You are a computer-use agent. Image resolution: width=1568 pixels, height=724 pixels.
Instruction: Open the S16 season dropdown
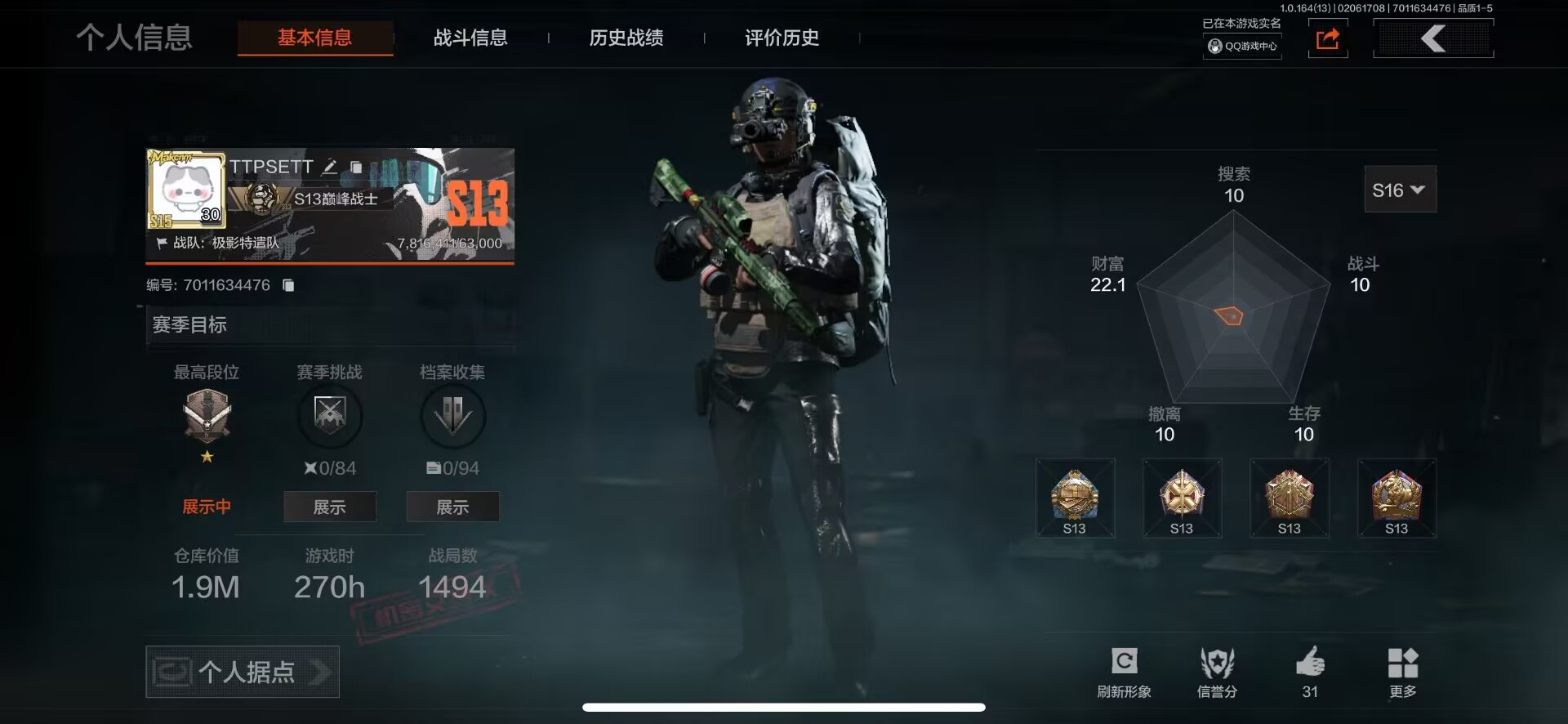coord(1400,190)
